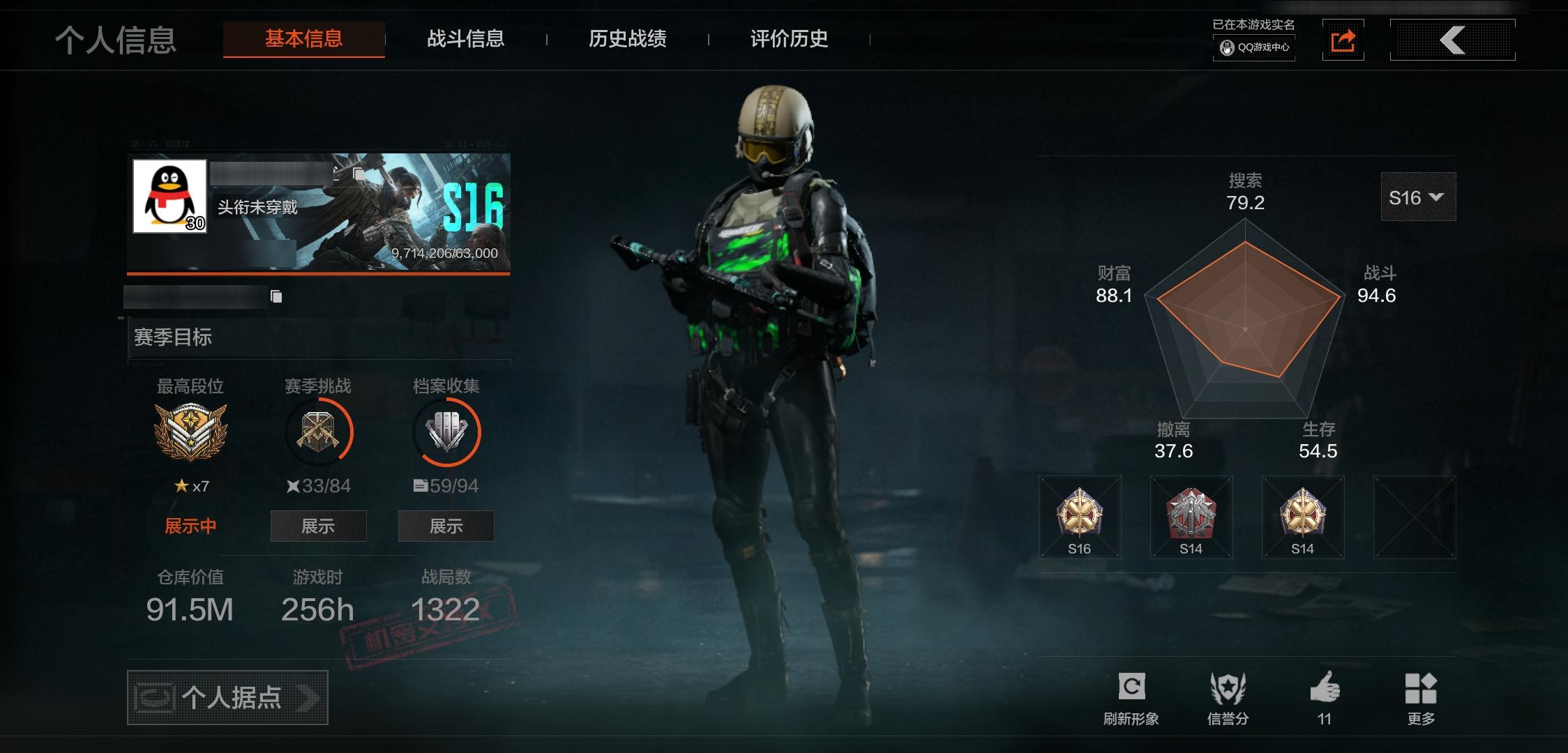Click the orange share button

[1343, 40]
